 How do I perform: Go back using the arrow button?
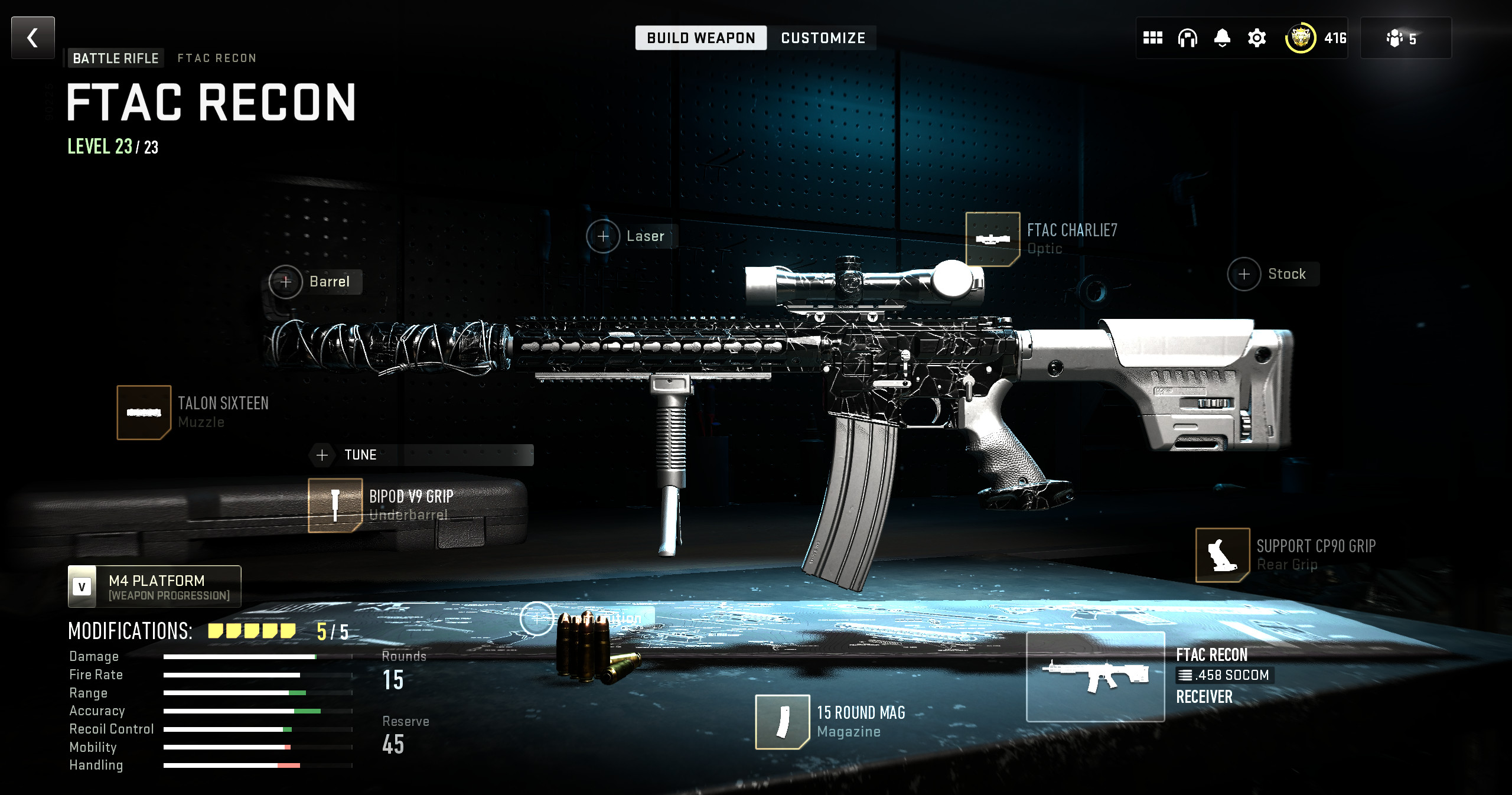pyautogui.click(x=33, y=38)
